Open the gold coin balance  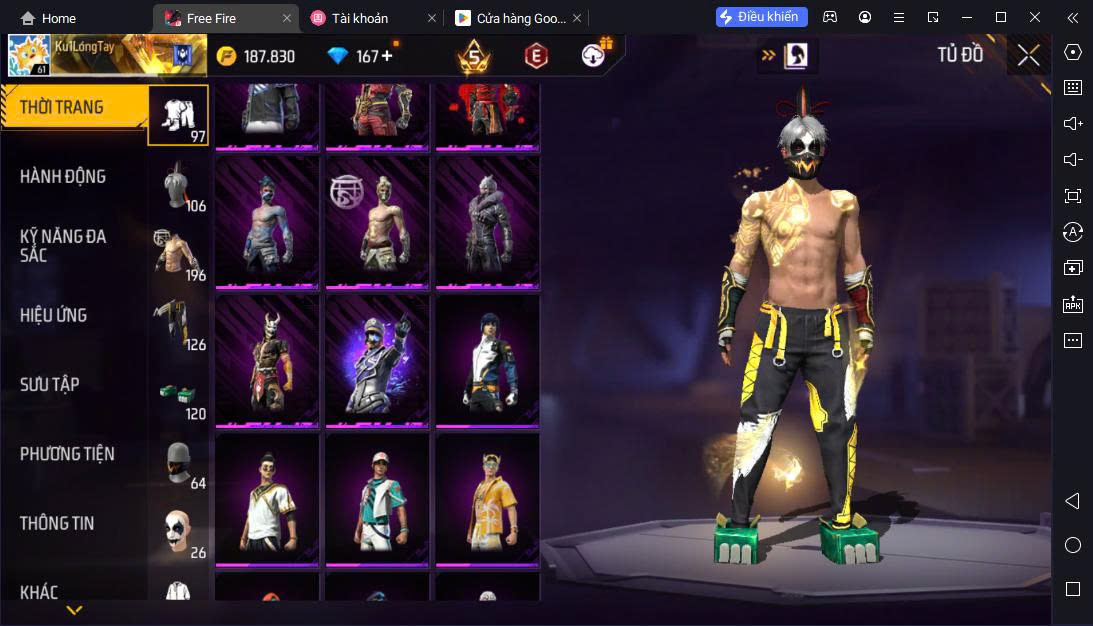pyautogui.click(x=257, y=56)
